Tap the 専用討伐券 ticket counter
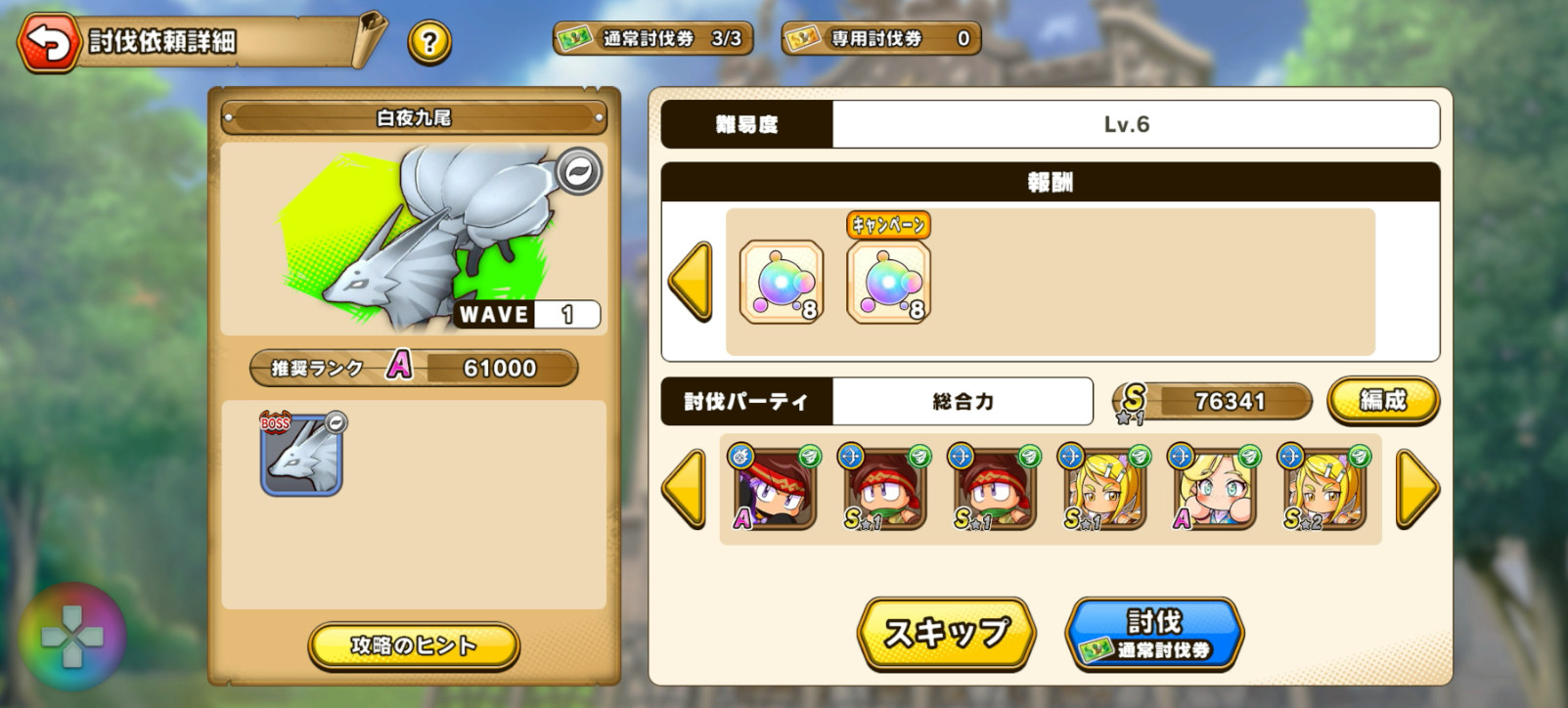The height and width of the screenshot is (708, 1568). click(880, 39)
